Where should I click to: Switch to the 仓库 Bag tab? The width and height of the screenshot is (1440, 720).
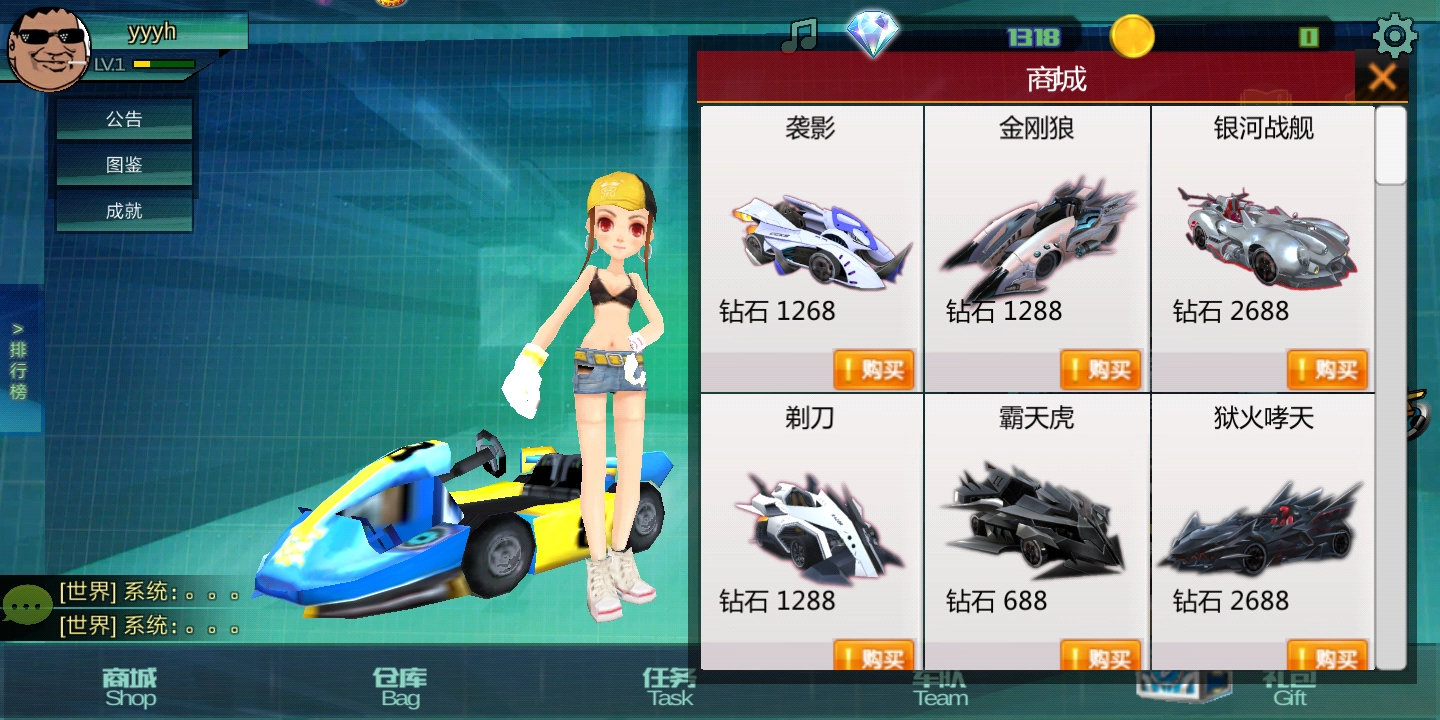tap(398, 688)
